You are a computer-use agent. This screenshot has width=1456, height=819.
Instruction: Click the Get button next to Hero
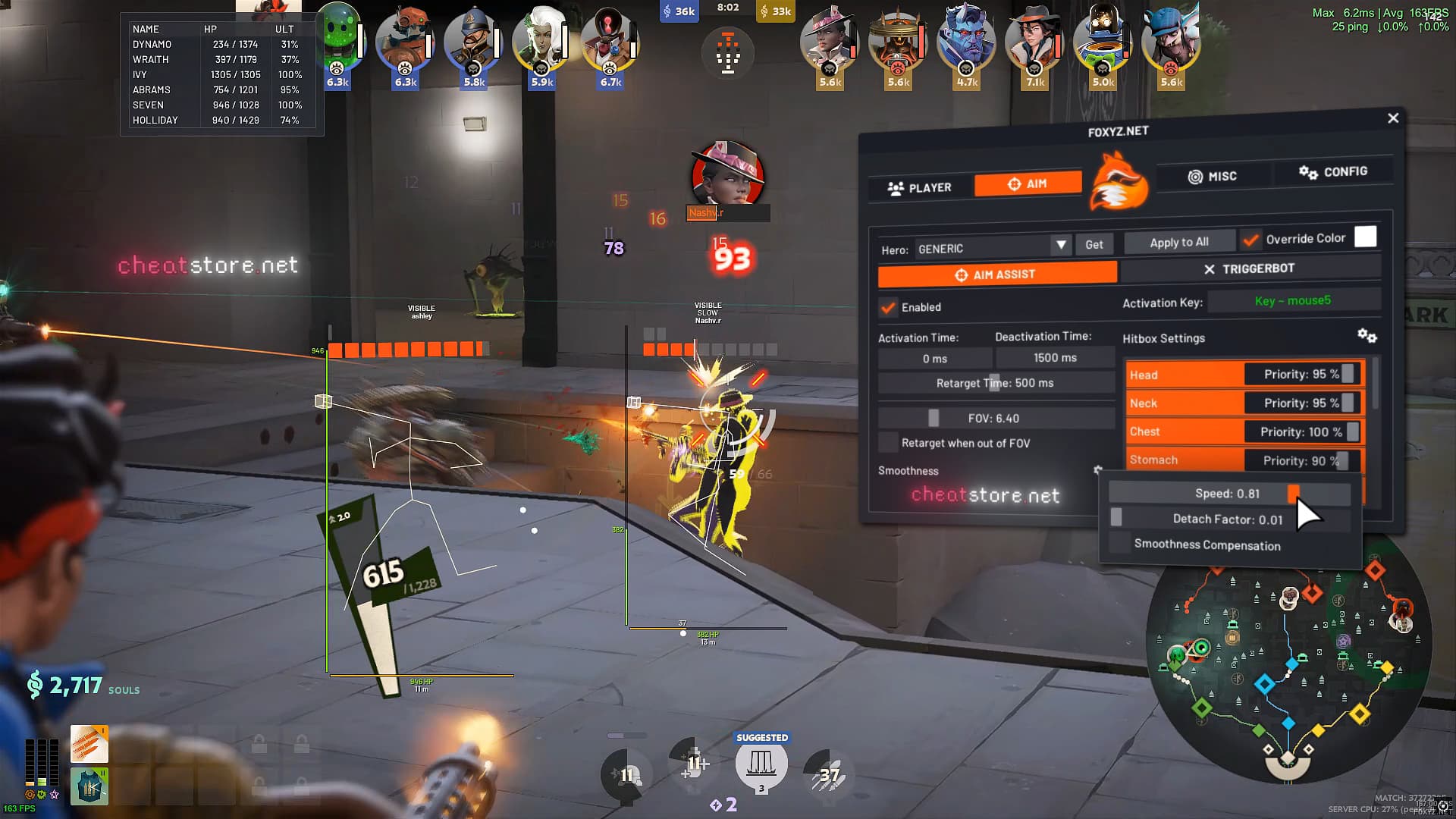(x=1094, y=244)
